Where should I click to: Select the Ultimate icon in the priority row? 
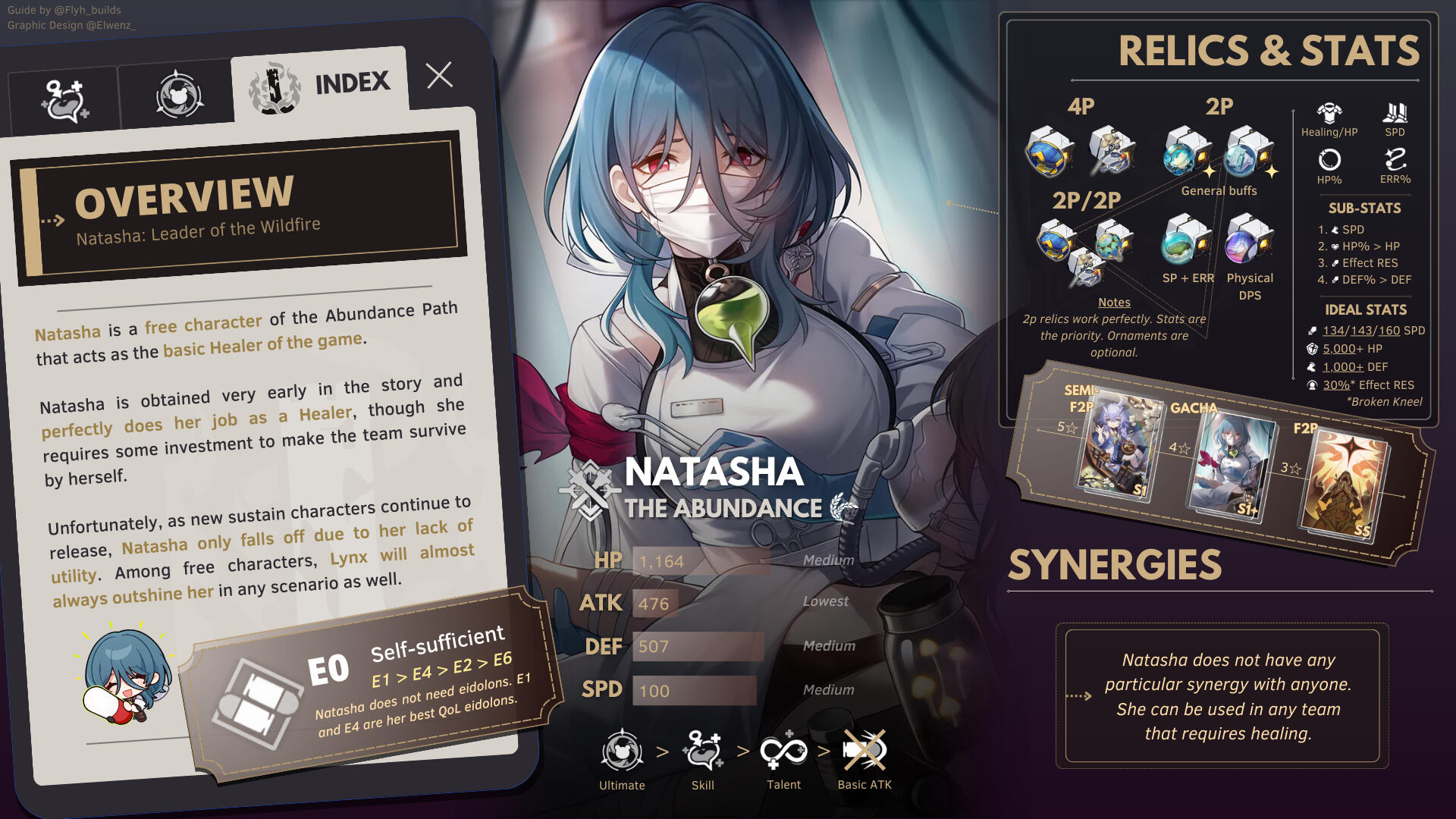click(622, 752)
